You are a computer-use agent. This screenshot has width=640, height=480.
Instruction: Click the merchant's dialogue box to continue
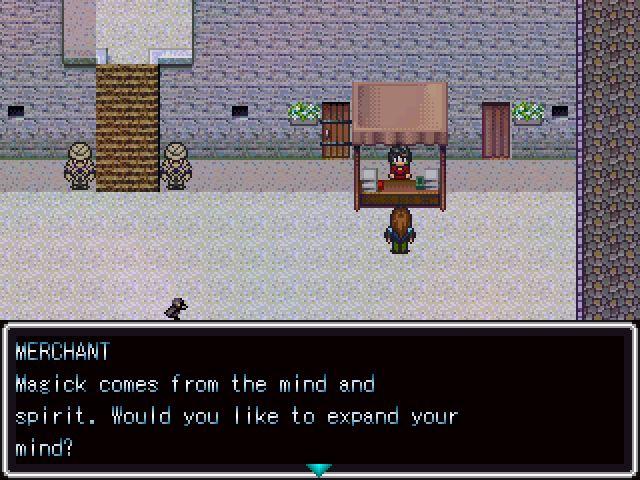319,400
